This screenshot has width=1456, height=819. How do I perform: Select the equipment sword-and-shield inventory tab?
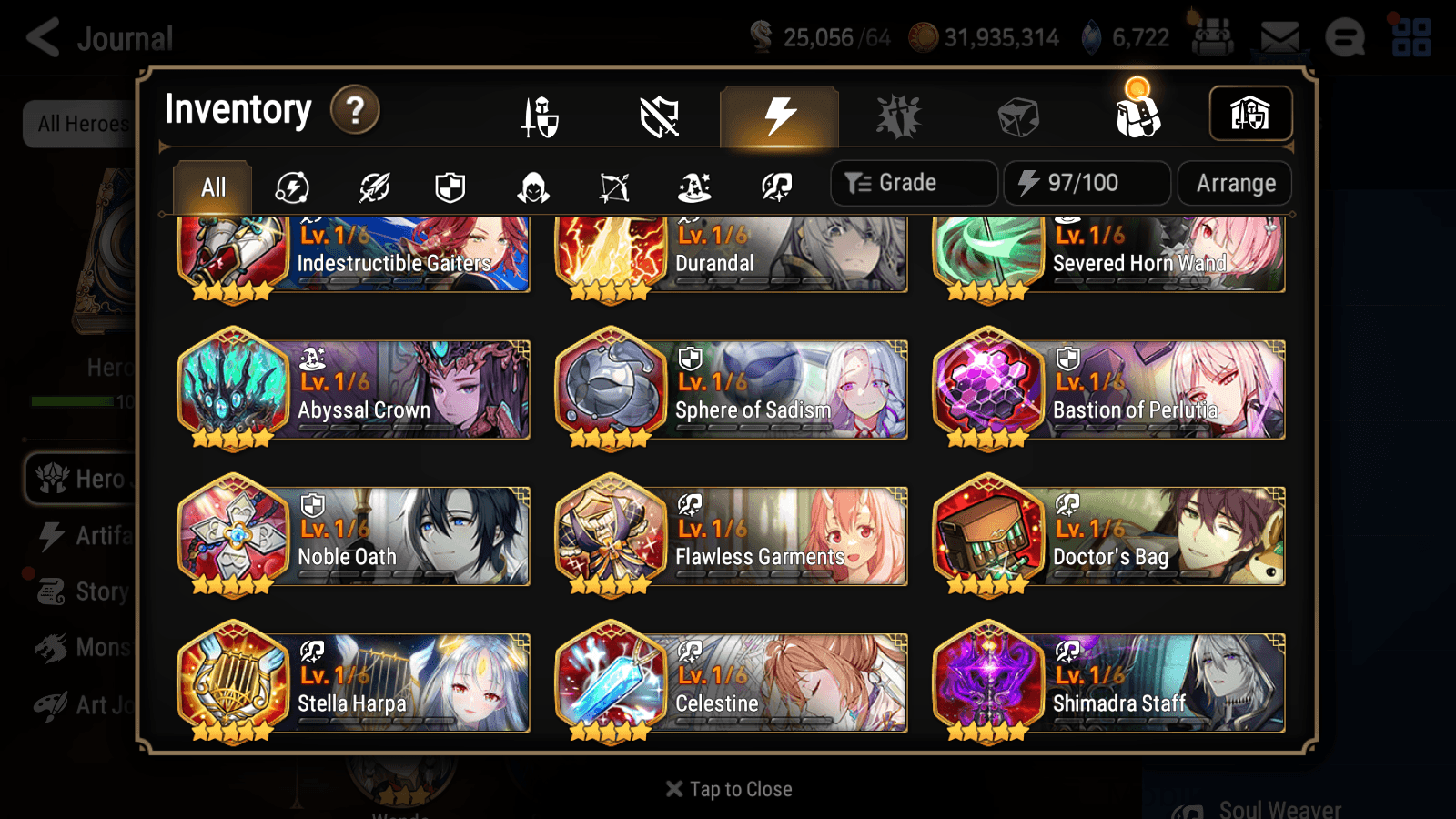[x=540, y=116]
